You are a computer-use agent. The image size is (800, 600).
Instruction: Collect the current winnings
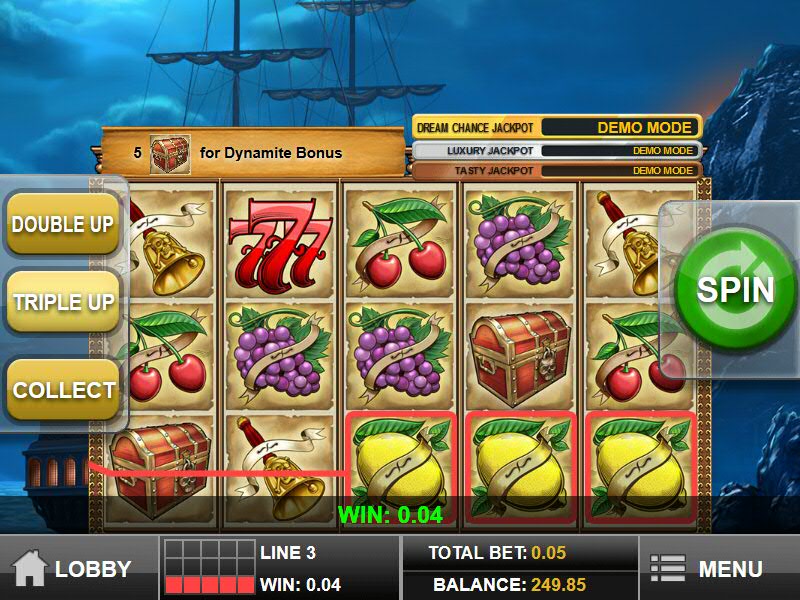click(x=62, y=389)
